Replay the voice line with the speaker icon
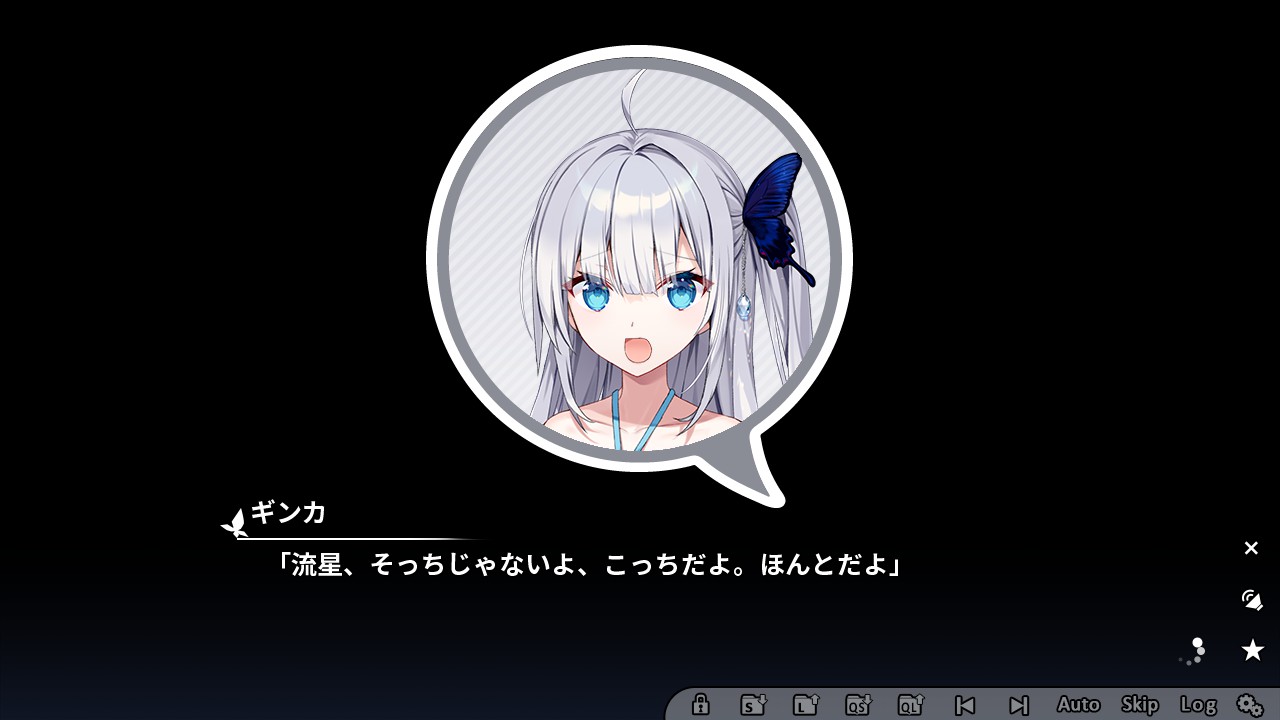The image size is (1280, 720). point(1251,601)
